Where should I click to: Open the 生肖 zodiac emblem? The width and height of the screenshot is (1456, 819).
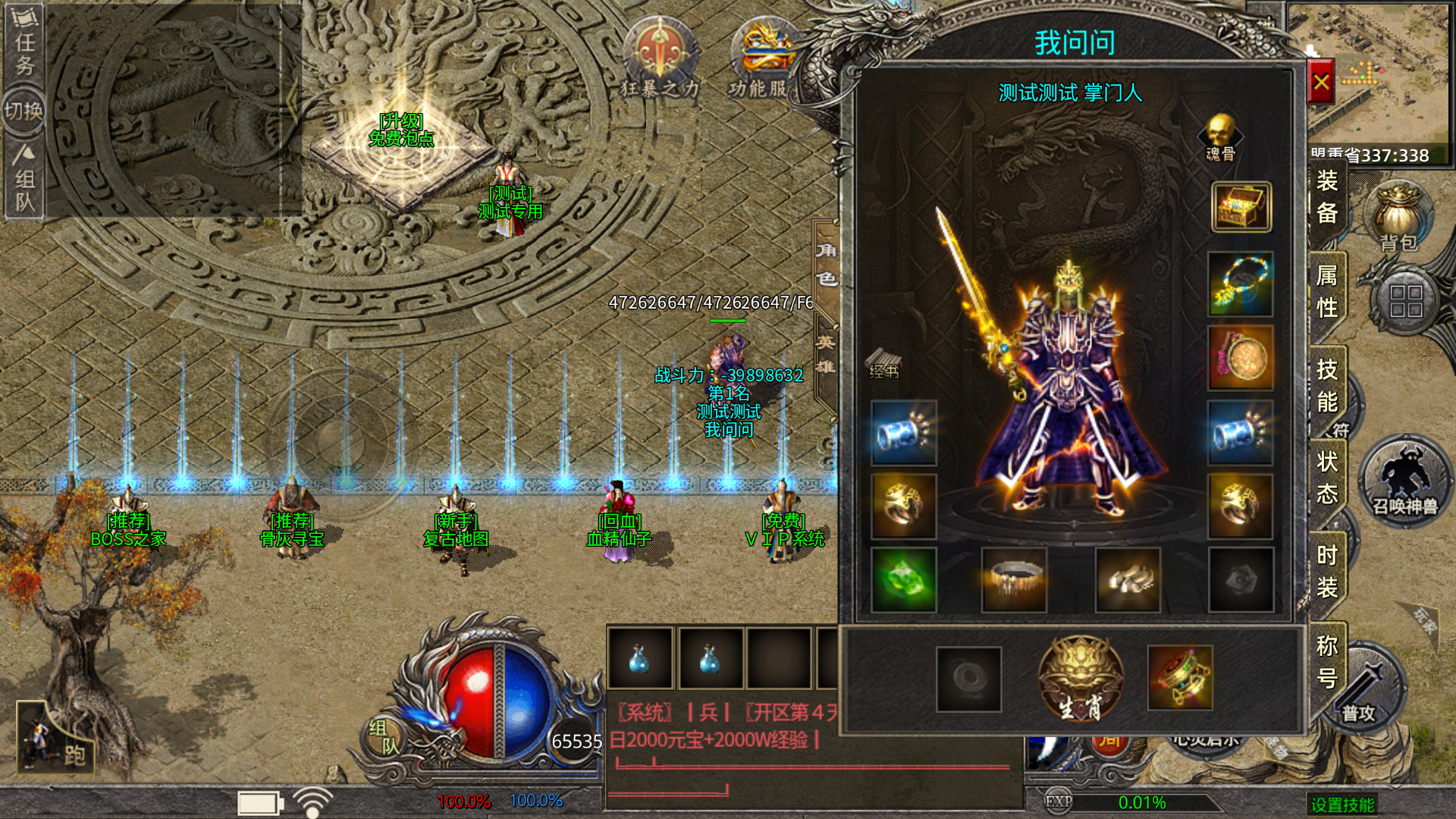[1080, 679]
